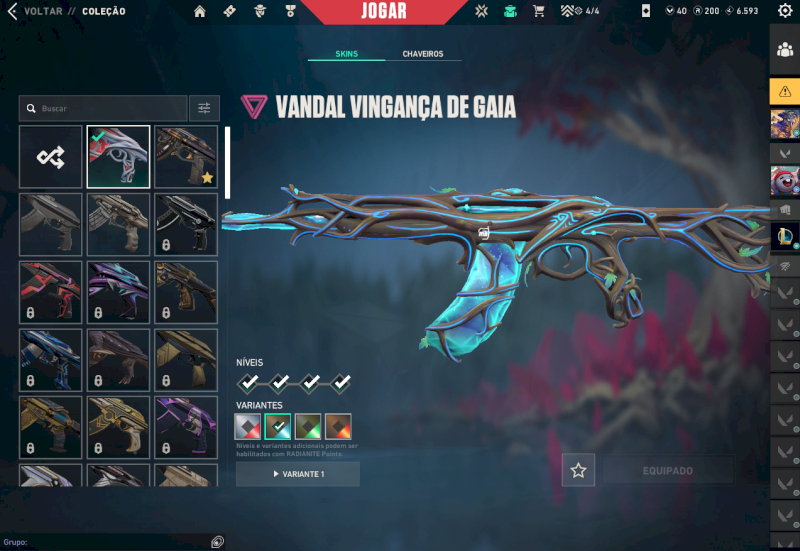This screenshot has height=551, width=800.
Task: Click the red JOGAR play button
Action: click(x=383, y=11)
